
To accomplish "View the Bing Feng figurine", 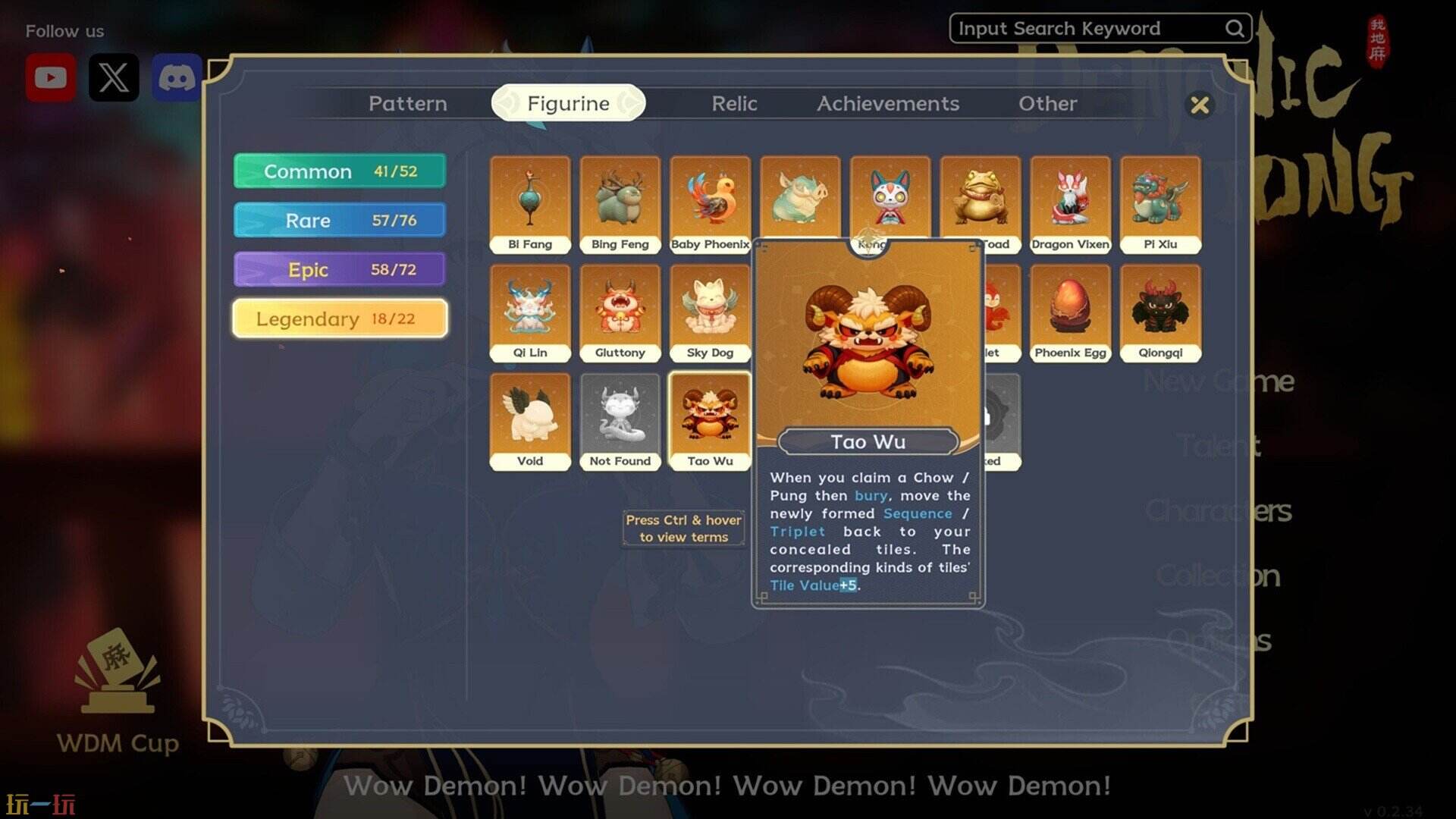I will click(x=620, y=203).
